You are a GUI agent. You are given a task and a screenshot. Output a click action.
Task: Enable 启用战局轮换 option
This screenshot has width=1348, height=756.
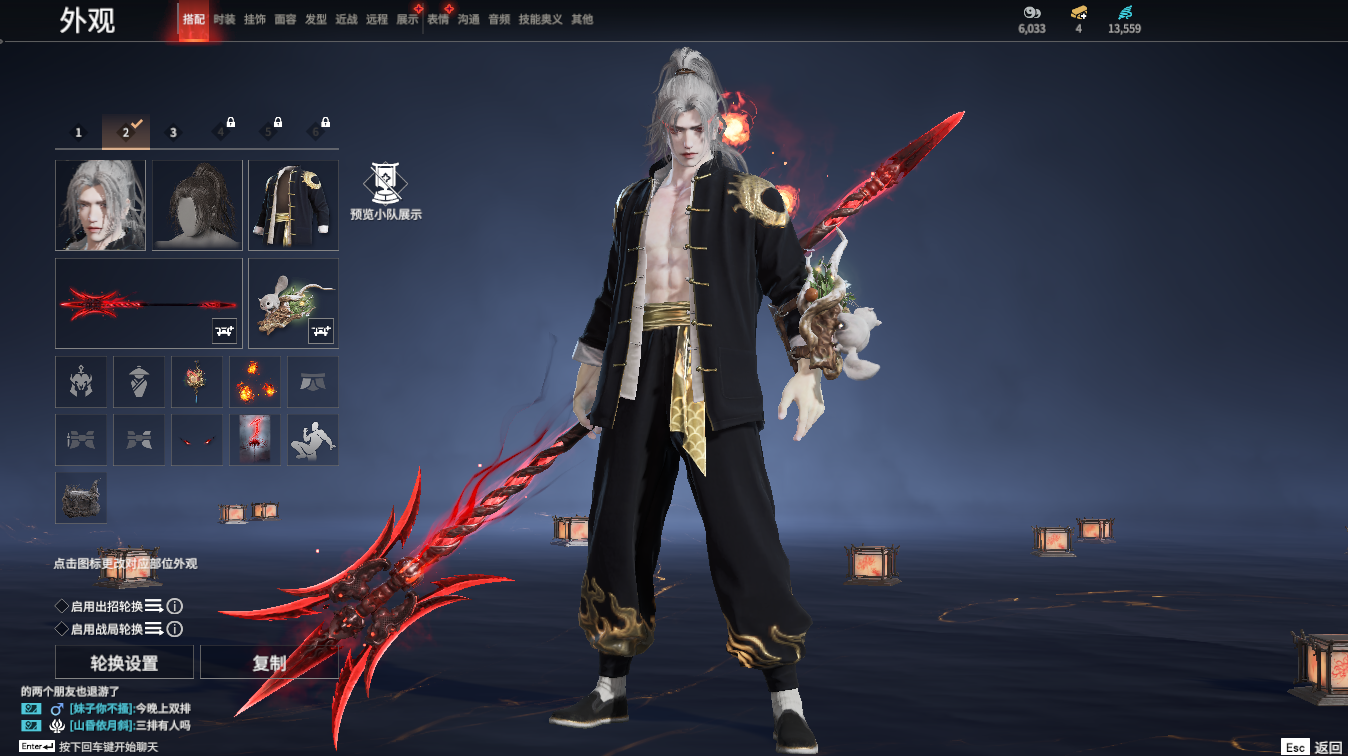(62, 629)
